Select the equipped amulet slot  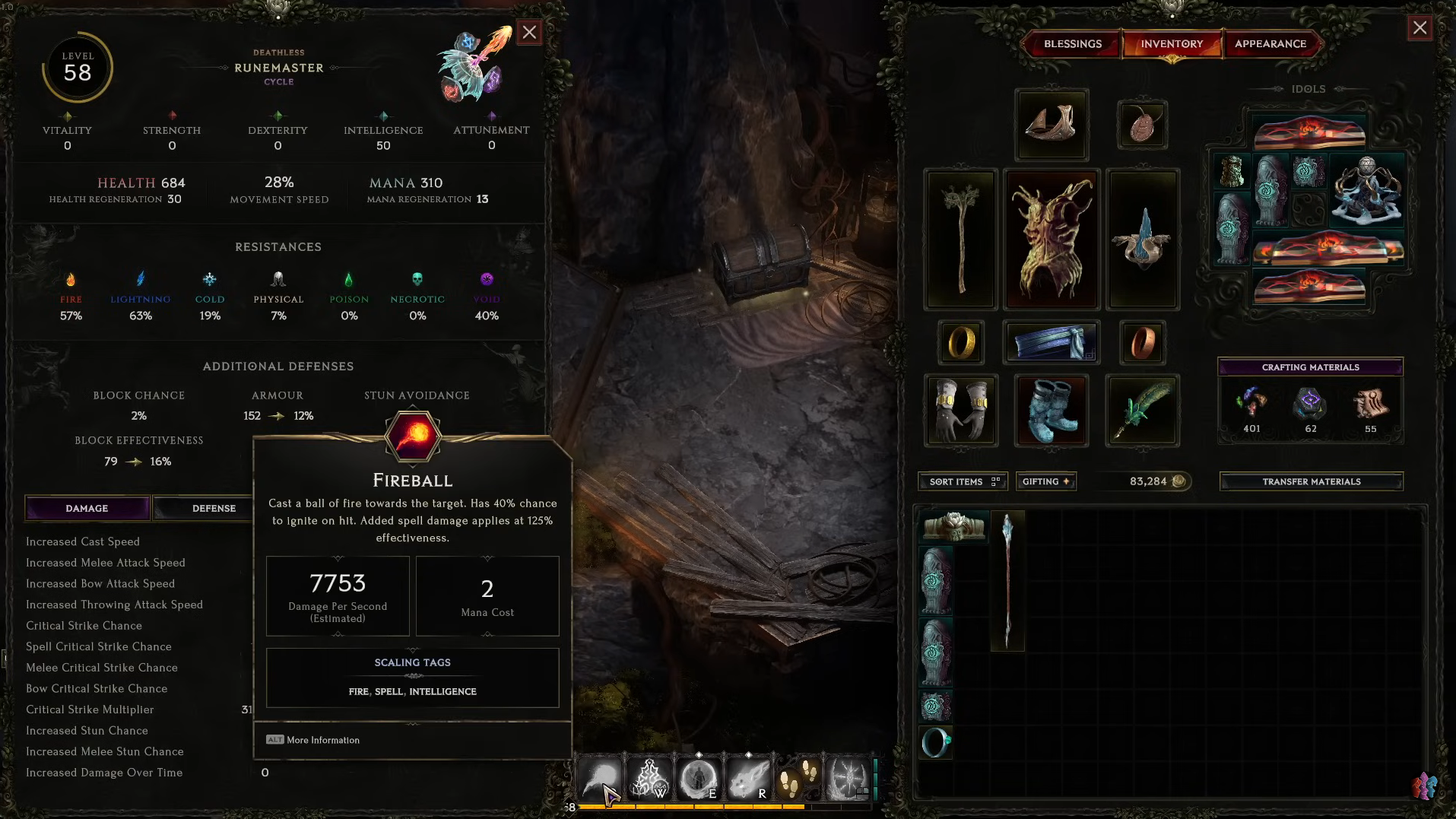(x=1142, y=124)
